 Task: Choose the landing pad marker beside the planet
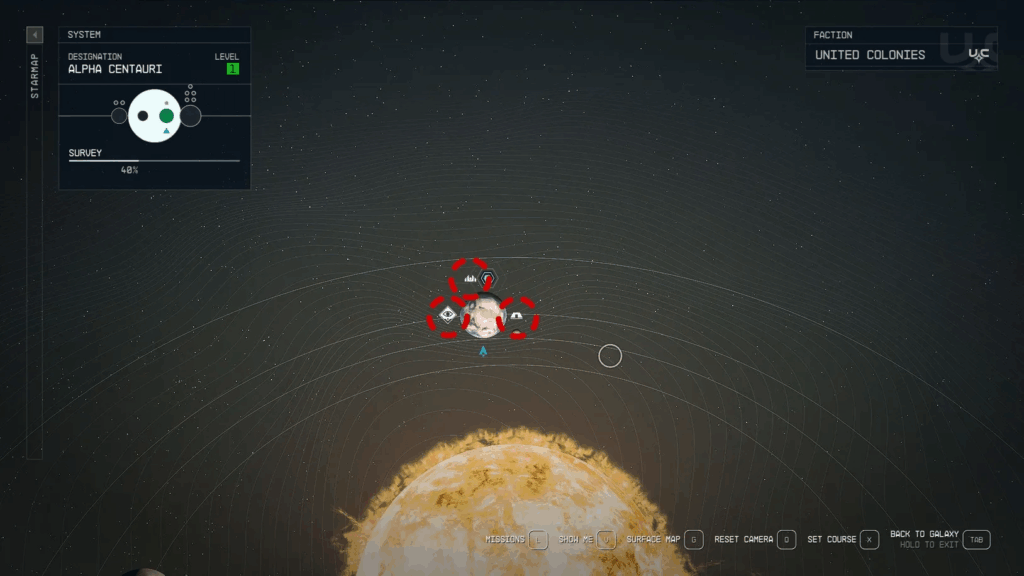(516, 316)
